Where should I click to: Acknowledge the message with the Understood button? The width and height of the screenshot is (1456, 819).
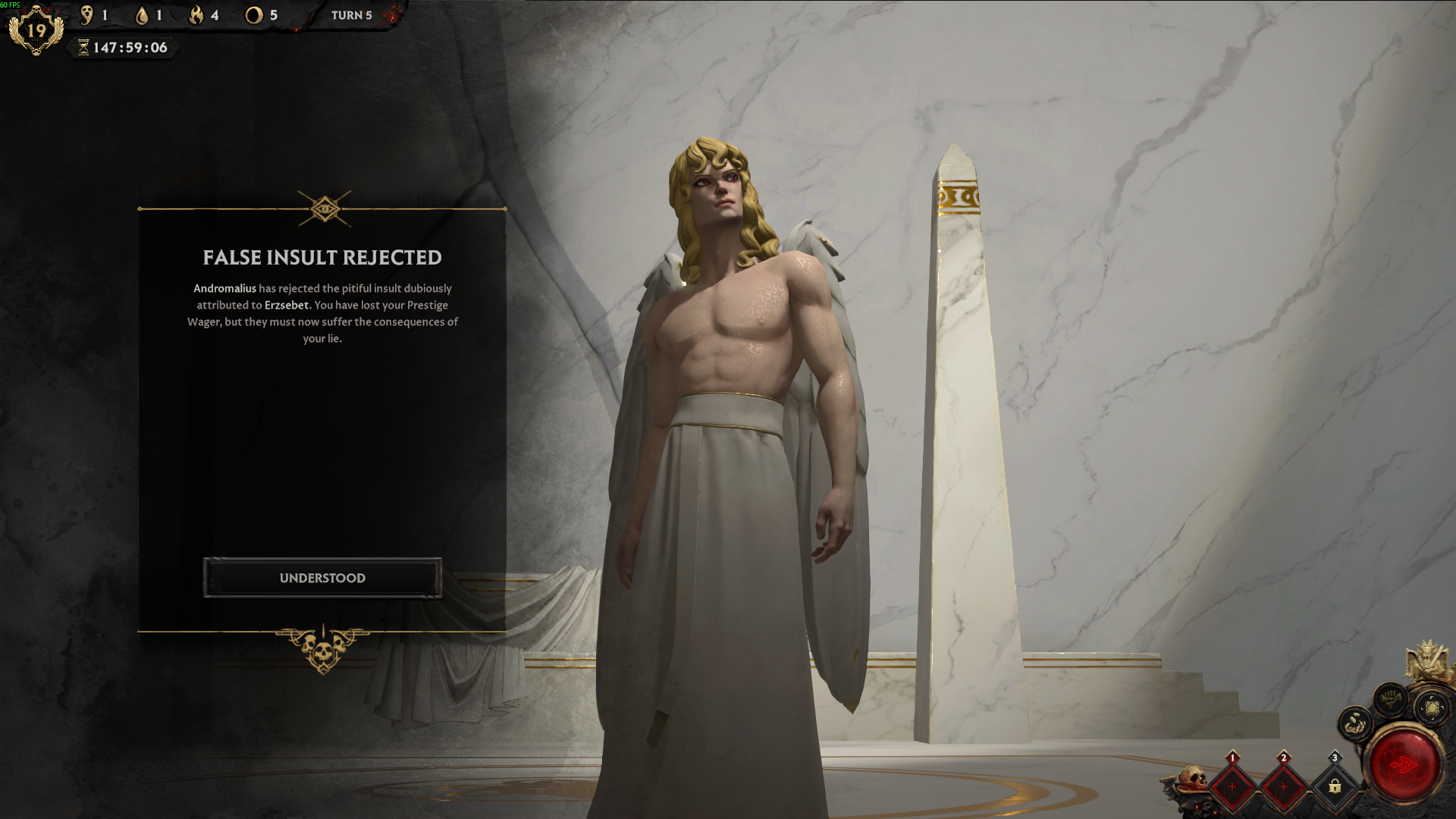(322, 578)
